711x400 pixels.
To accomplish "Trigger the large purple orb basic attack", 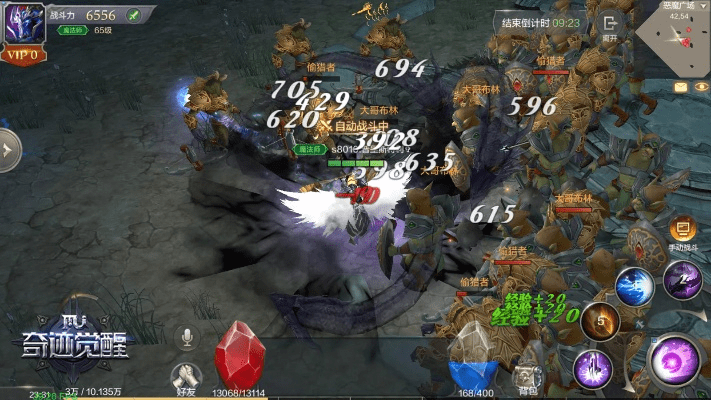I will (673, 360).
